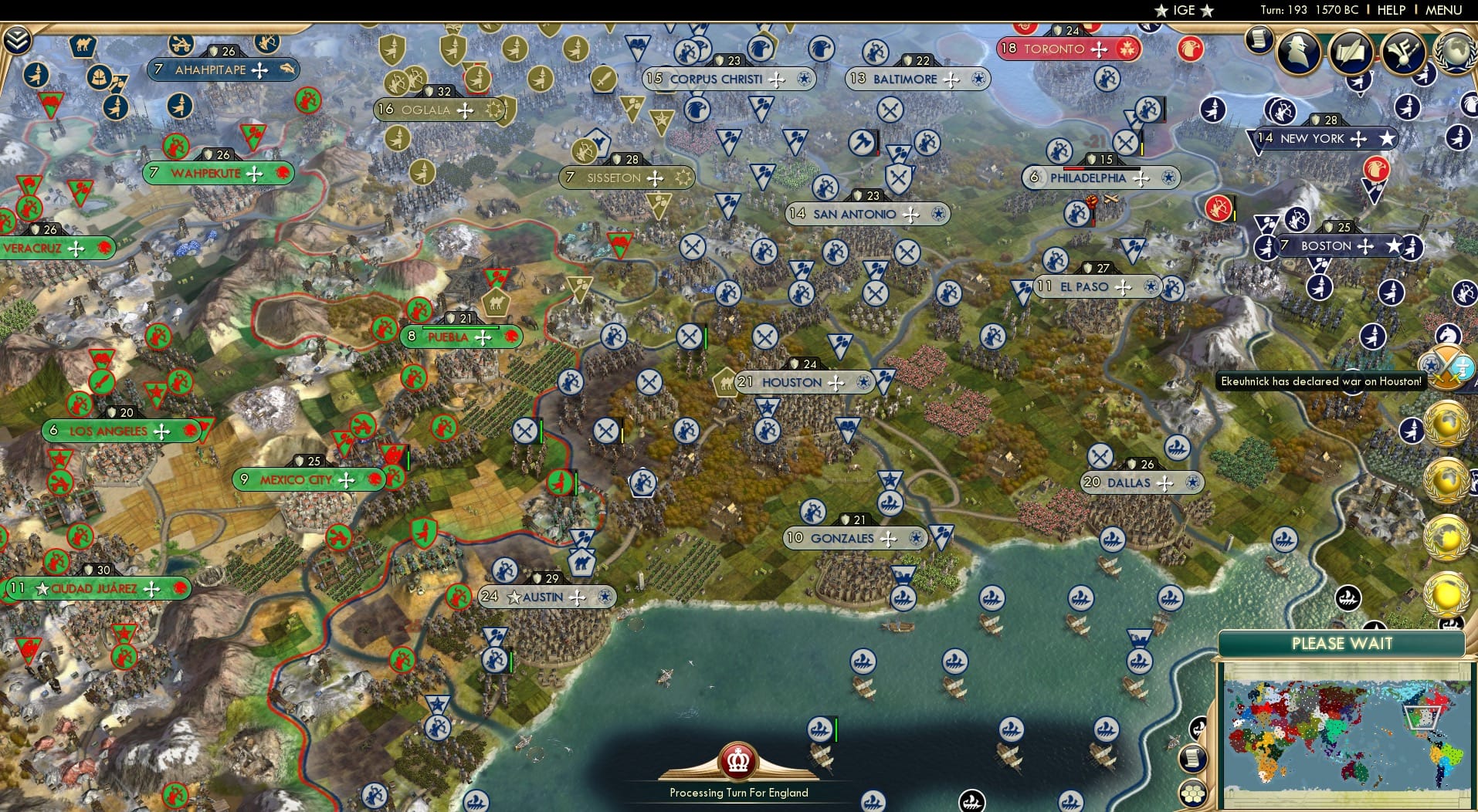Click the white viewport rectangle on the minimap
This screenshot has height=812, width=1478.
click(1424, 716)
